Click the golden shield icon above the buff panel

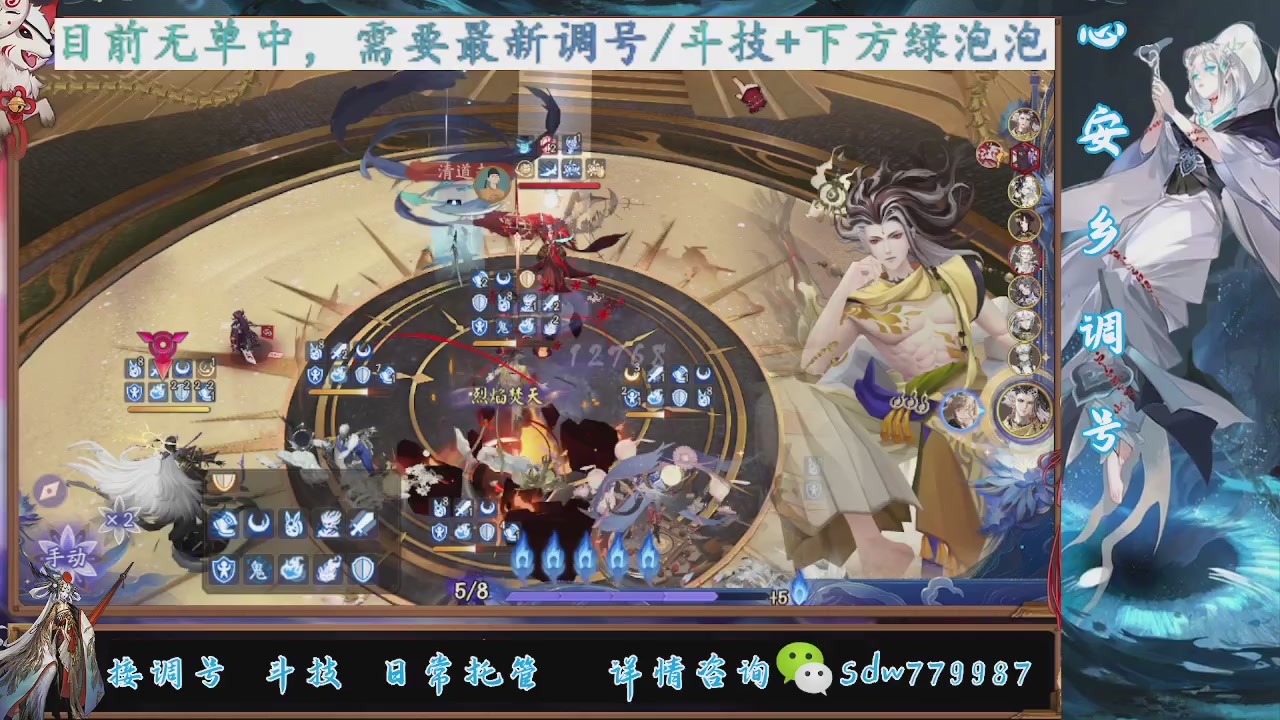point(225,479)
